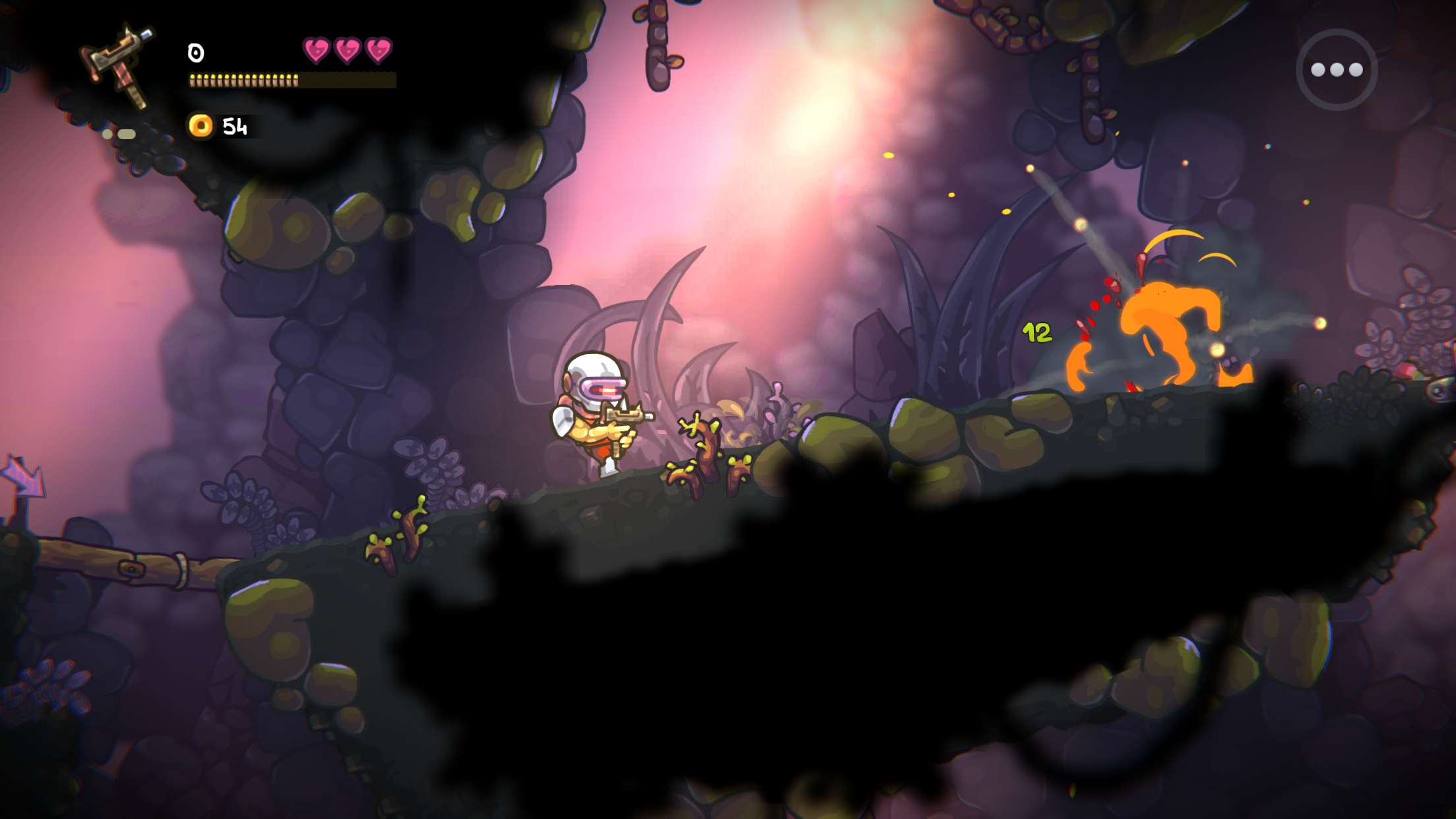
Task: Click the first pink heart icon
Action: (315, 51)
